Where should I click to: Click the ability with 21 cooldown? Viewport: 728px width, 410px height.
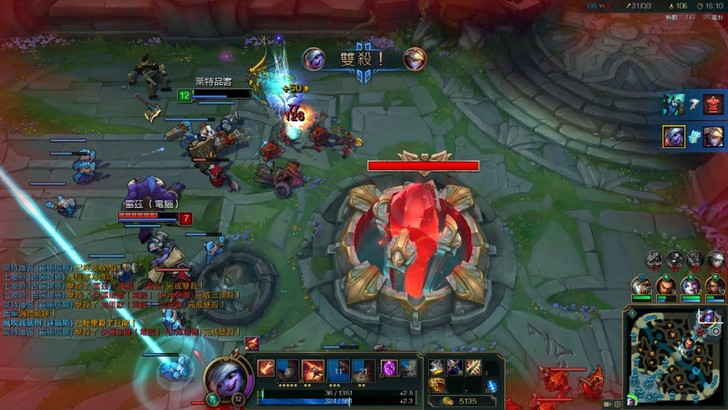coord(362,369)
